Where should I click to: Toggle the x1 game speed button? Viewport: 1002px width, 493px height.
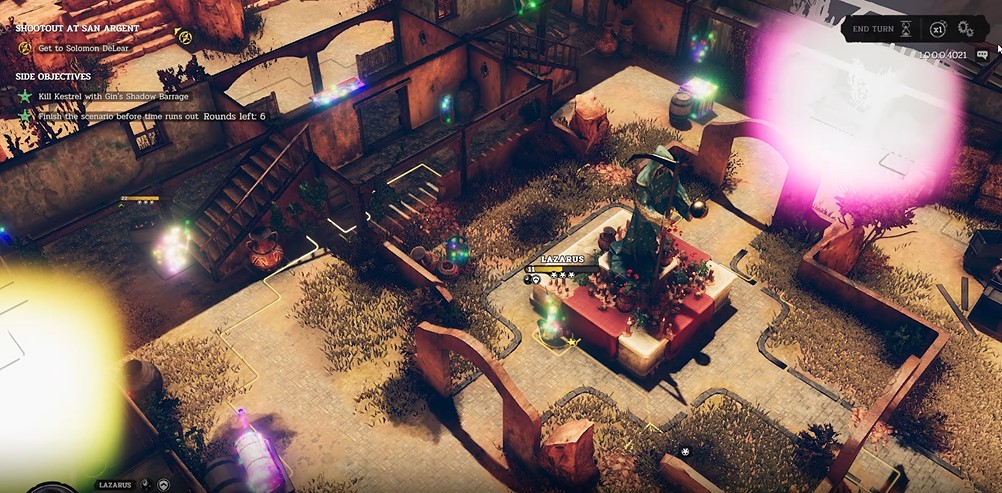[x=937, y=29]
